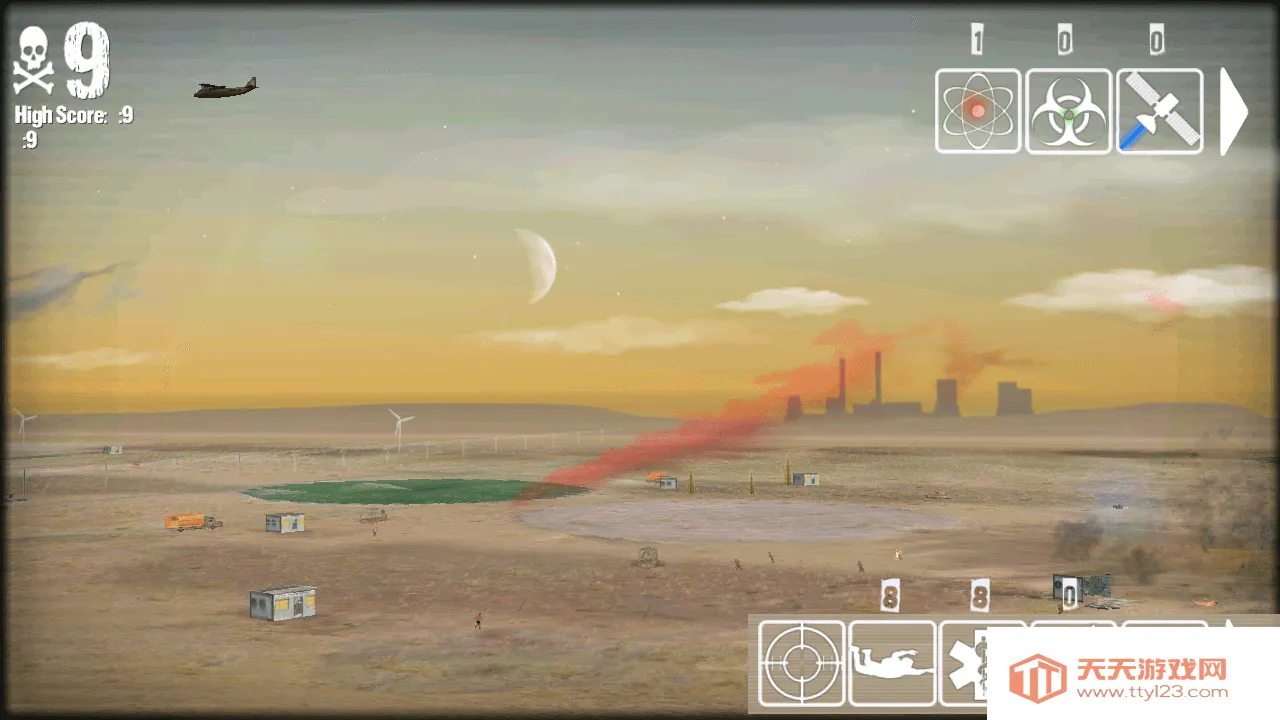Screen dimensions: 1280x720
Task: Click the counter above the paratrooper icon
Action: pyautogui.click(x=978, y=593)
